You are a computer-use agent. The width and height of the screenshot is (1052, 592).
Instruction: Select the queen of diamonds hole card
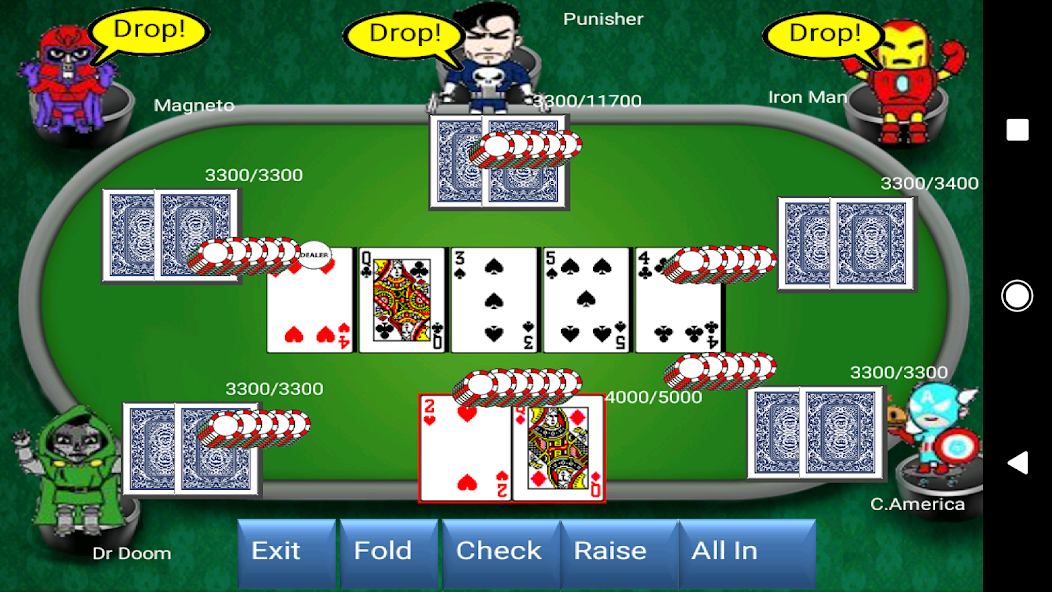pyautogui.click(x=558, y=455)
